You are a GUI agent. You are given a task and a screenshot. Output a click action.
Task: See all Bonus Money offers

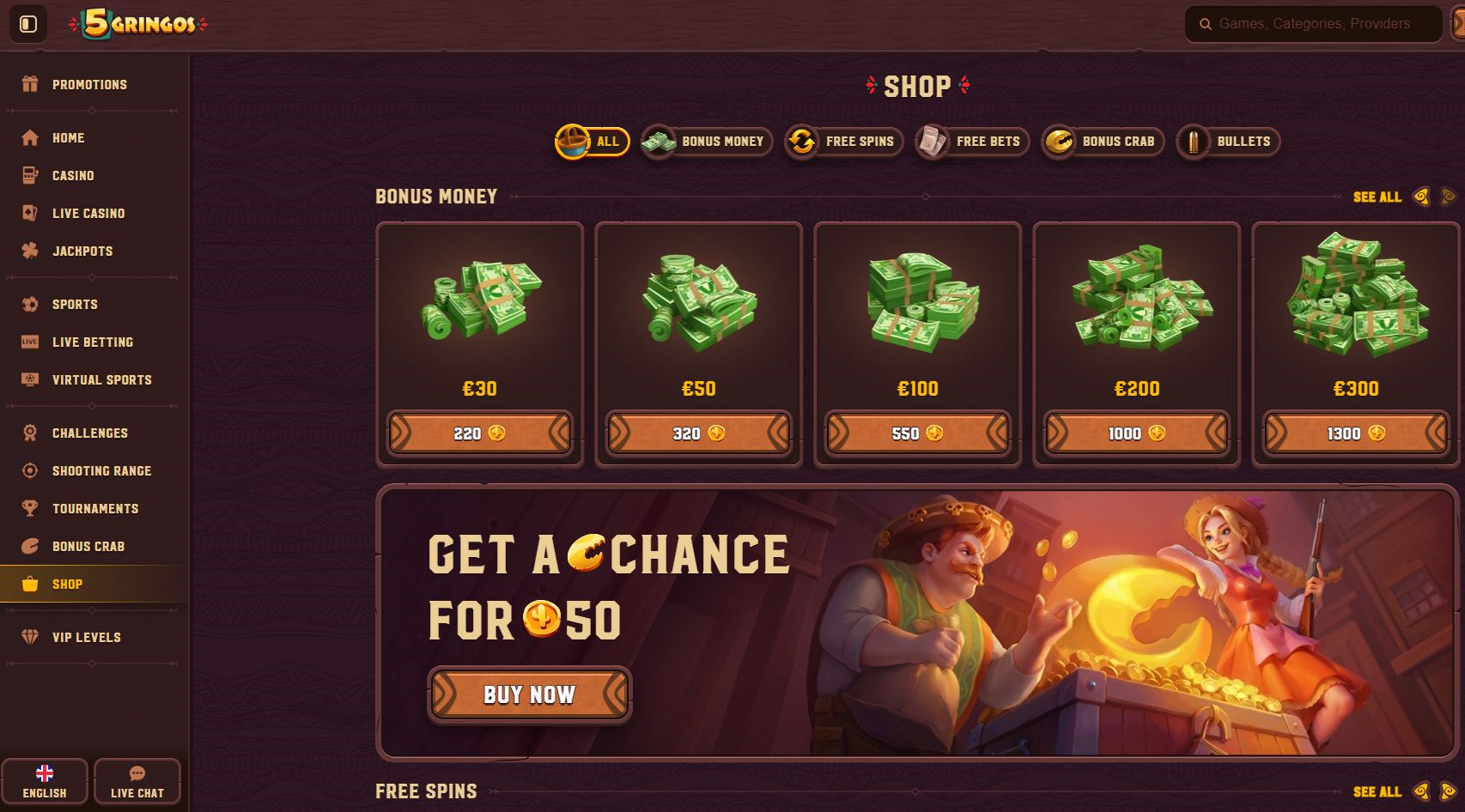click(x=1377, y=197)
